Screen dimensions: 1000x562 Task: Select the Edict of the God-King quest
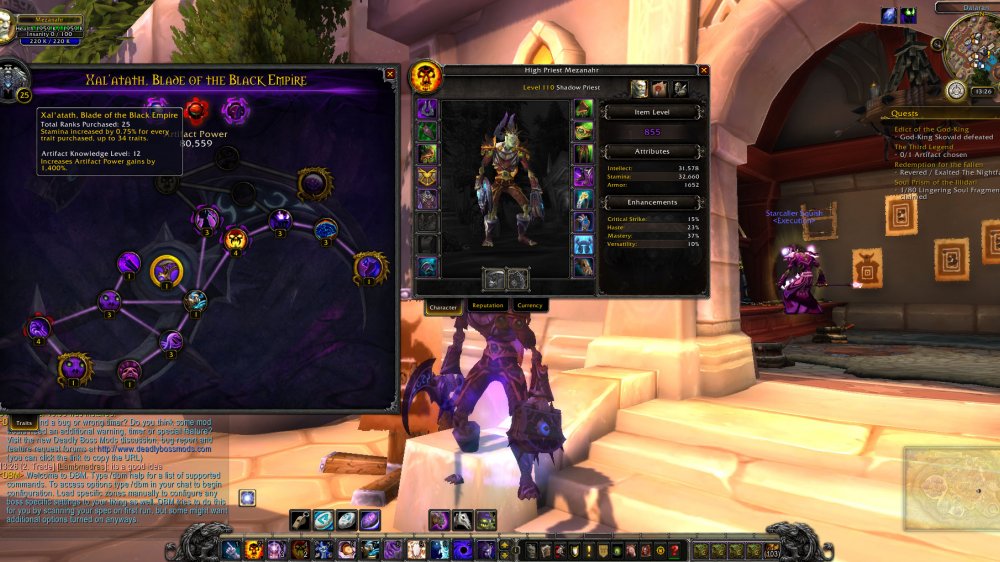(x=930, y=128)
